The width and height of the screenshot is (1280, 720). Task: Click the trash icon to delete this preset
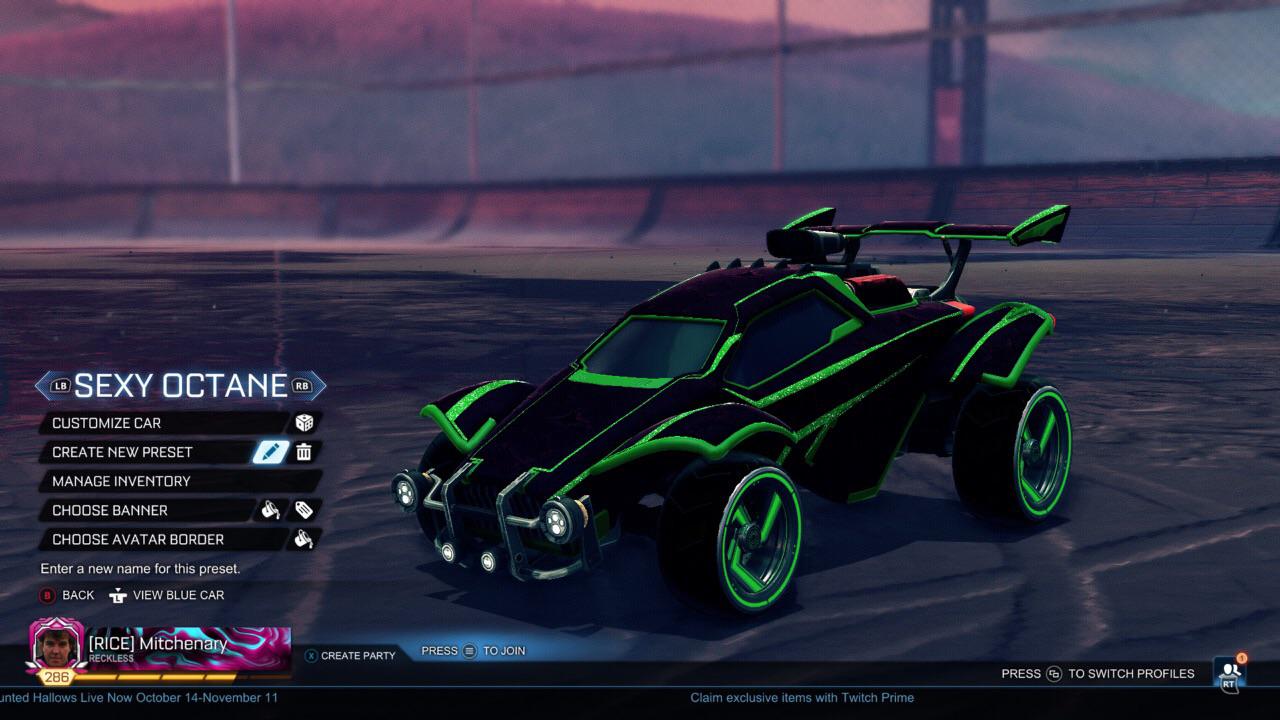(305, 452)
